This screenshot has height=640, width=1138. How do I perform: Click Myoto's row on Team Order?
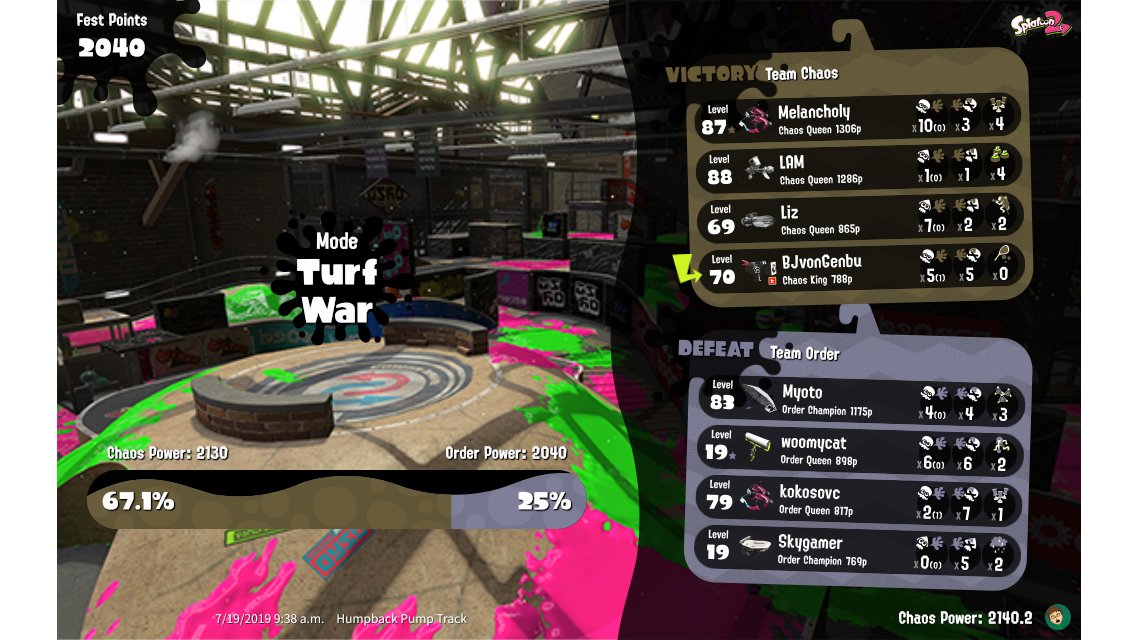pyautogui.click(x=858, y=400)
